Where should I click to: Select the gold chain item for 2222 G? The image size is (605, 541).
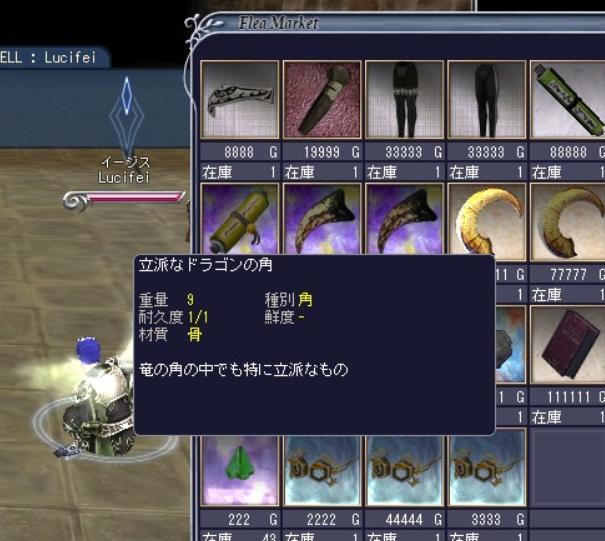(322, 467)
